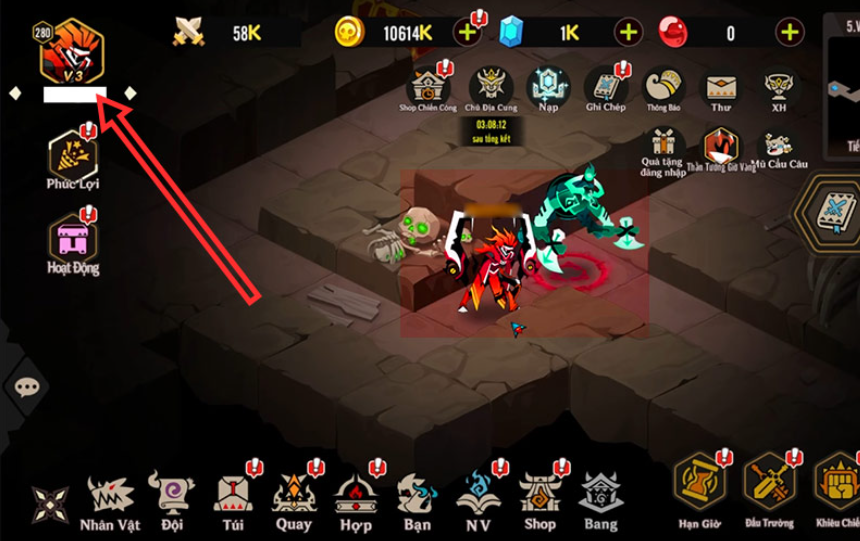Open the Thư mailbox

720,87
